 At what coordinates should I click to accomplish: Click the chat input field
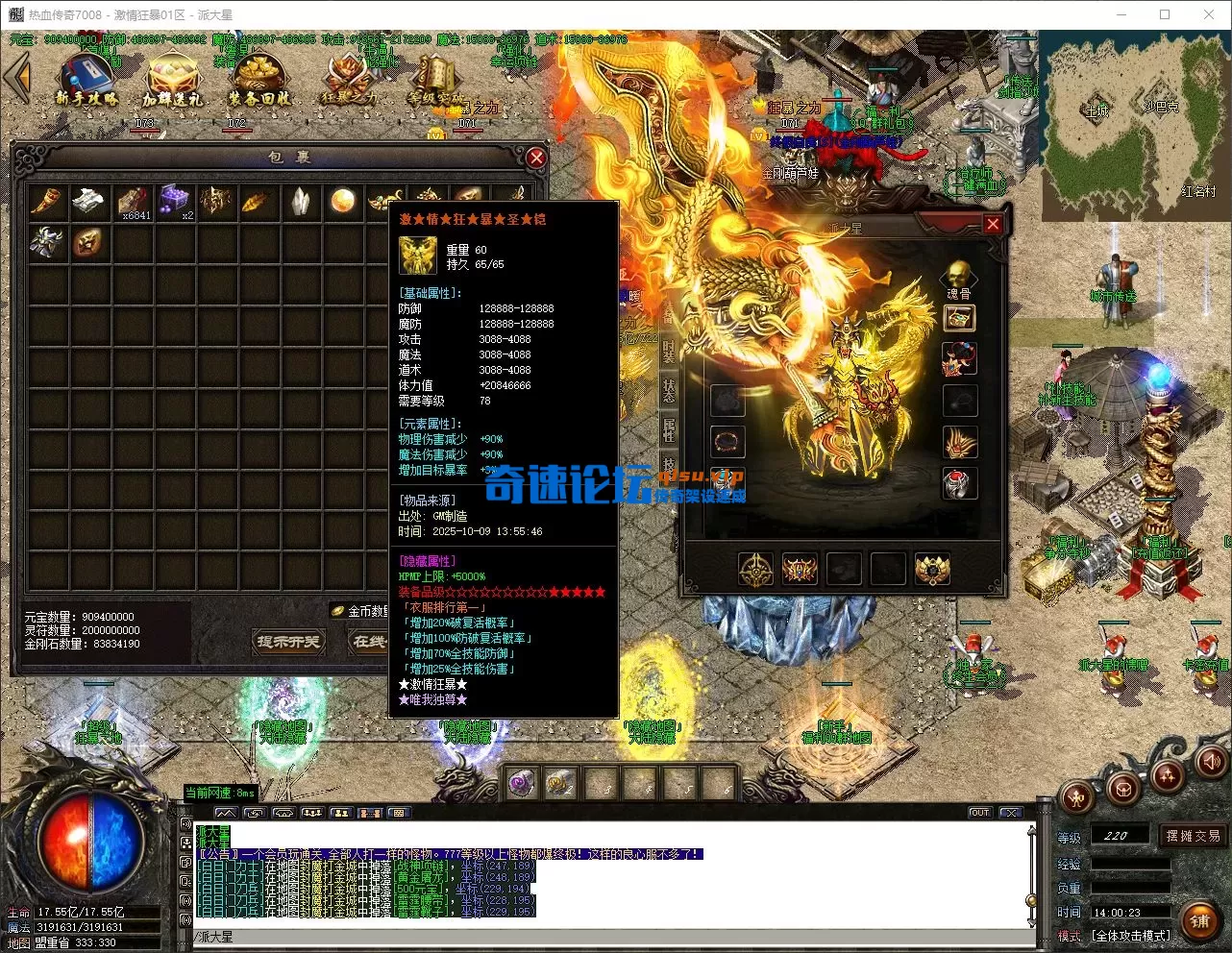(605, 937)
